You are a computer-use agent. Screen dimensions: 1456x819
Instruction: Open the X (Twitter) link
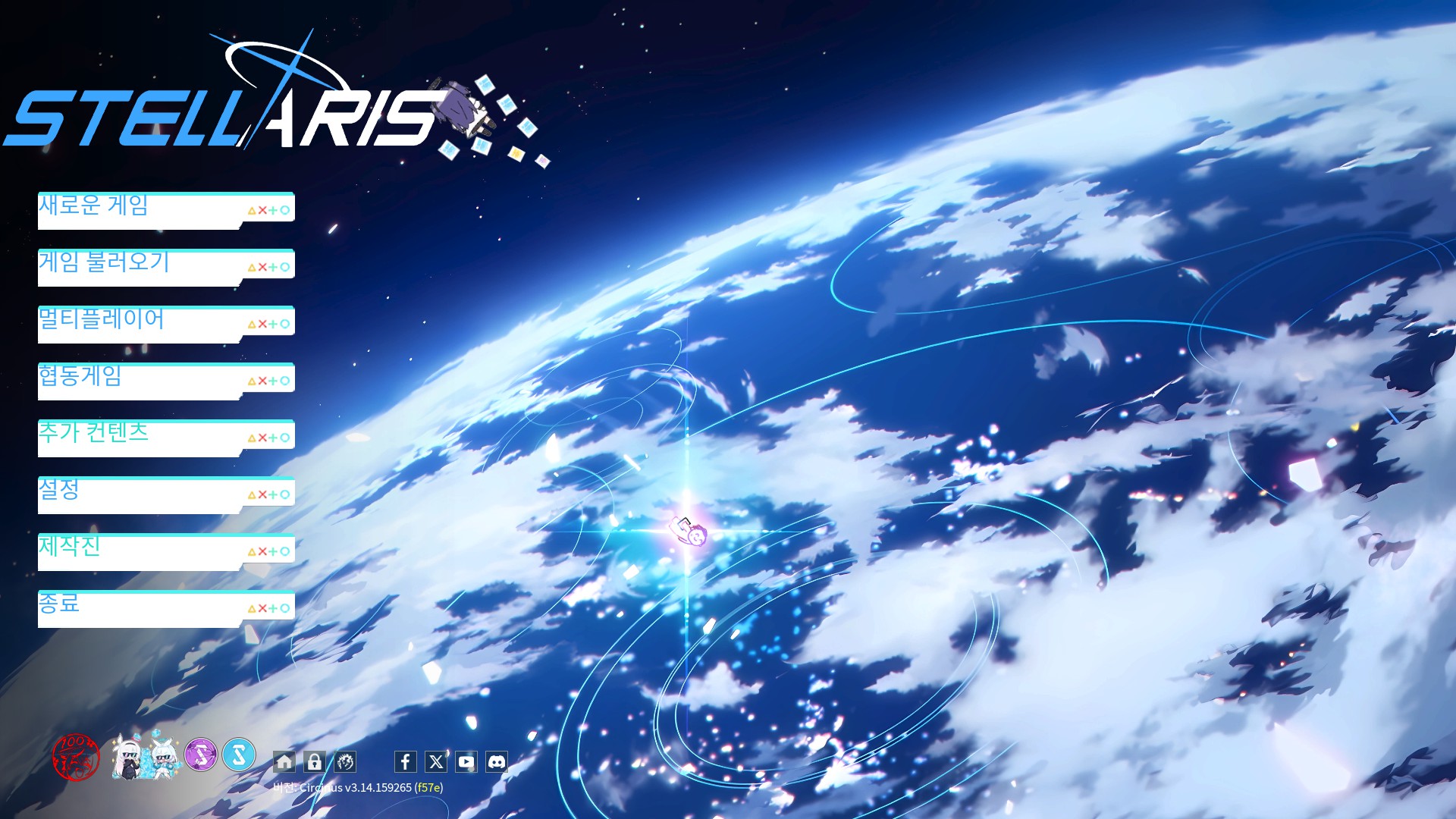click(x=436, y=761)
